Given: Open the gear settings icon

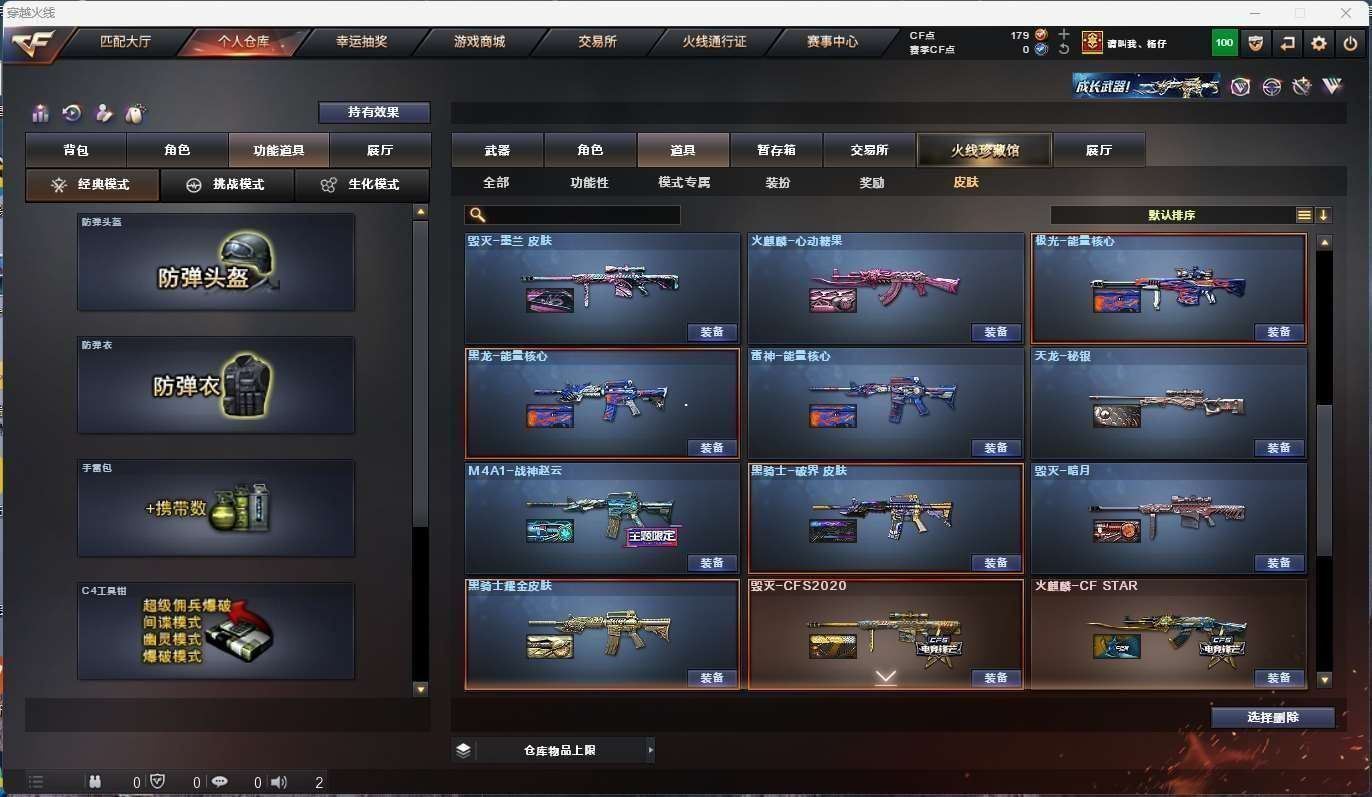Looking at the screenshot, I should pos(1319,43).
